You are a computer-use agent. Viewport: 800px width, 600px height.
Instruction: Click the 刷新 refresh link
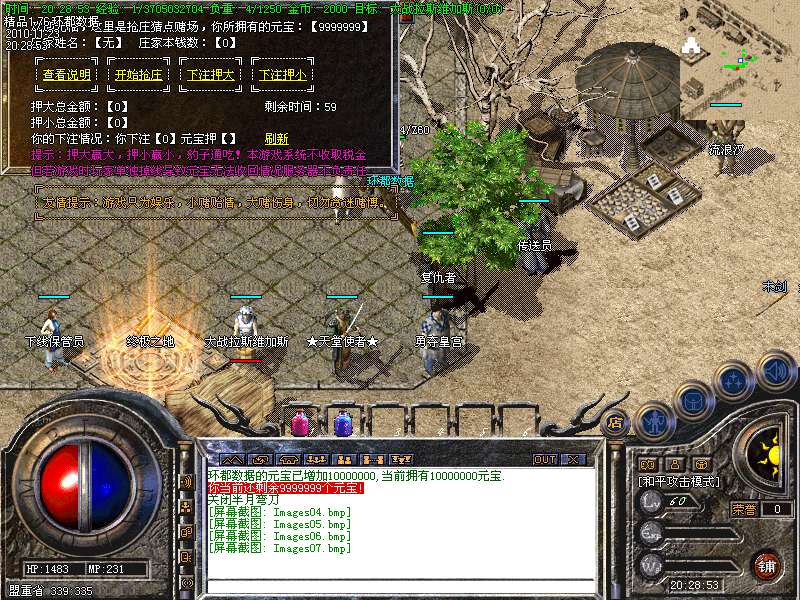coord(276,139)
